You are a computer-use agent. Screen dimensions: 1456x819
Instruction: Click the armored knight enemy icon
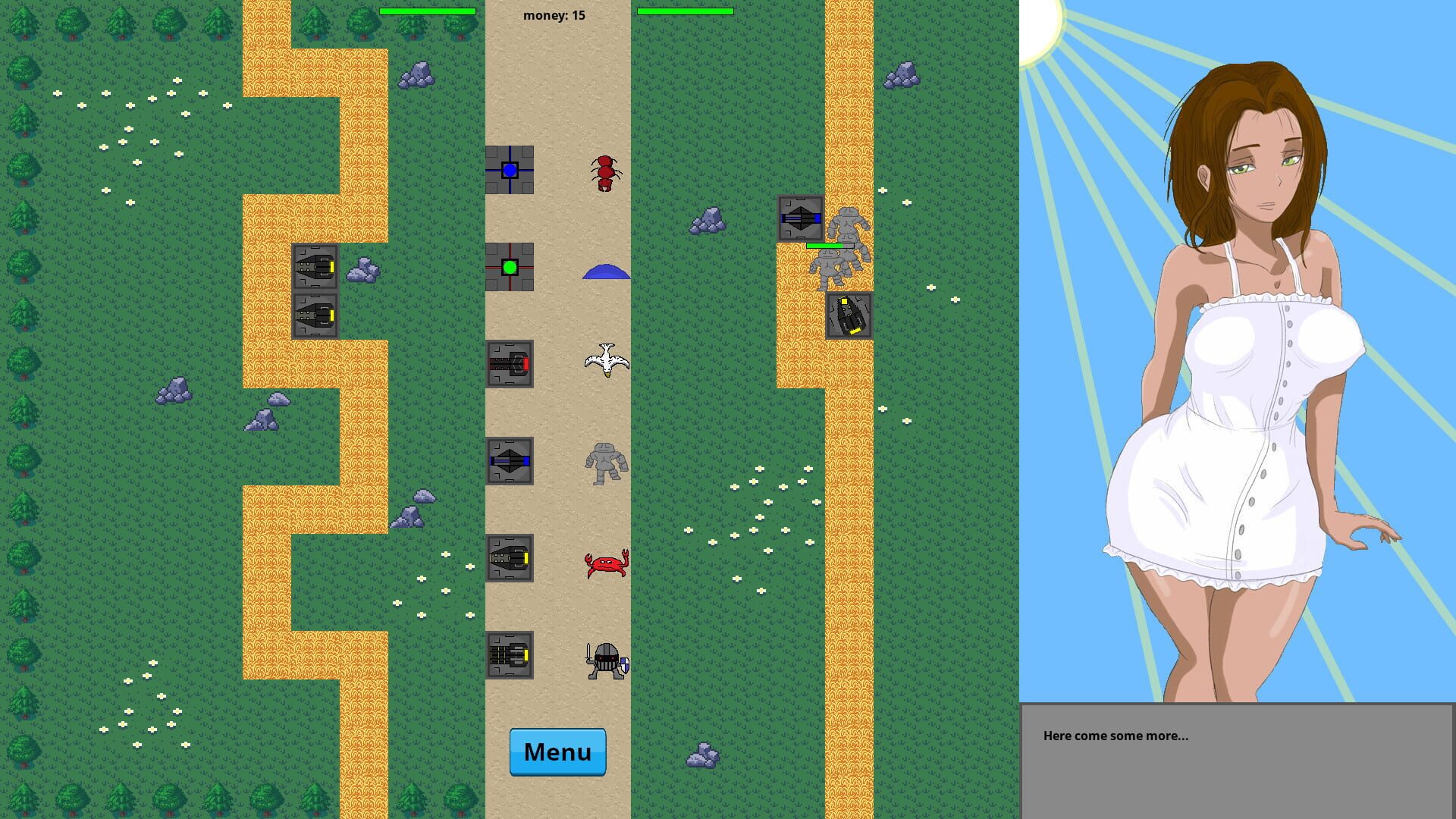[x=607, y=658]
